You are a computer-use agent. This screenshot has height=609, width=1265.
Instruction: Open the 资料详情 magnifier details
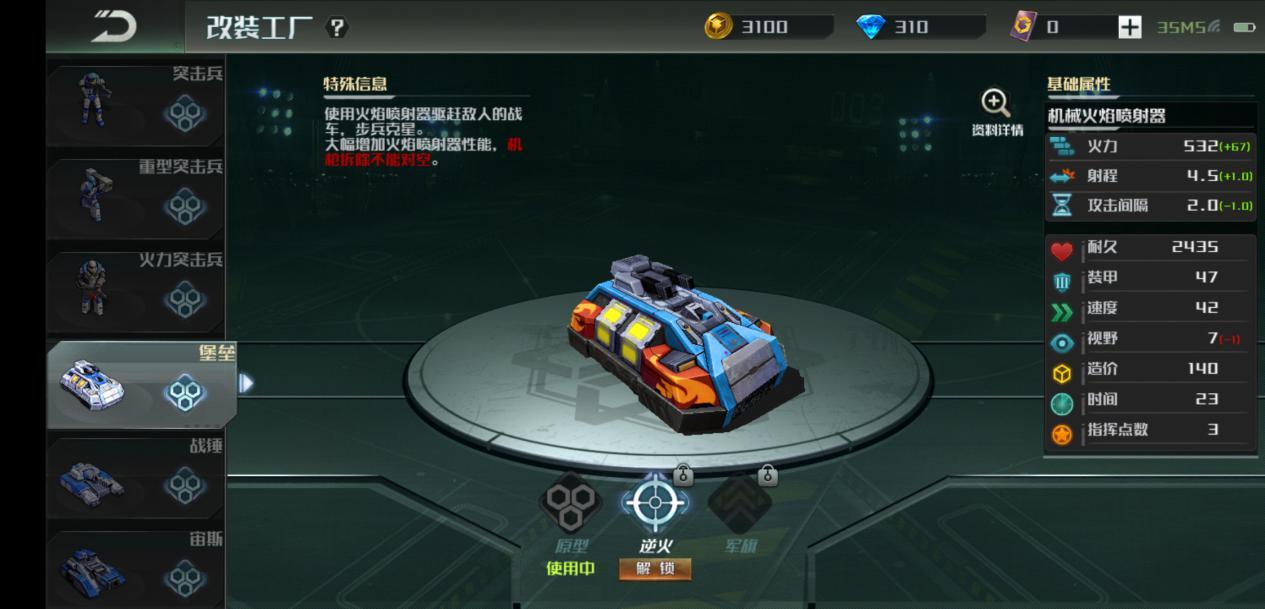pos(996,111)
